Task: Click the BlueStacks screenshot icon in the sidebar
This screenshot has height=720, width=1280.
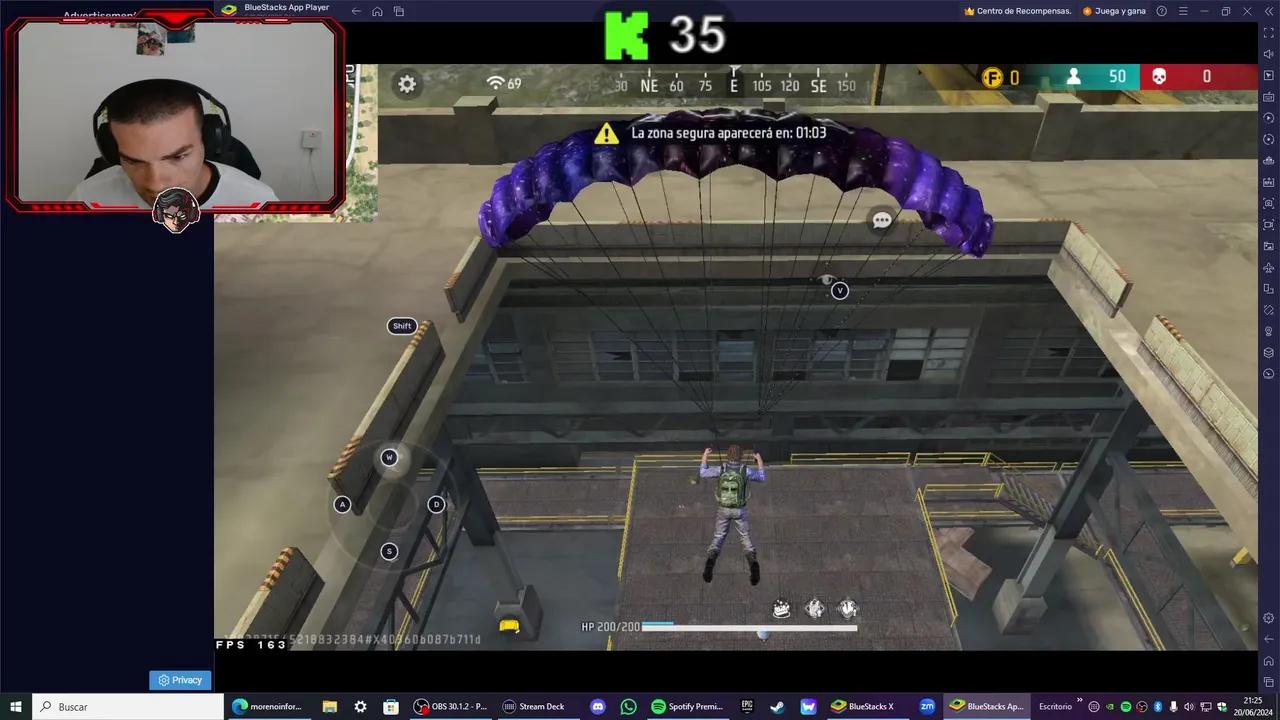Action: (1268, 201)
